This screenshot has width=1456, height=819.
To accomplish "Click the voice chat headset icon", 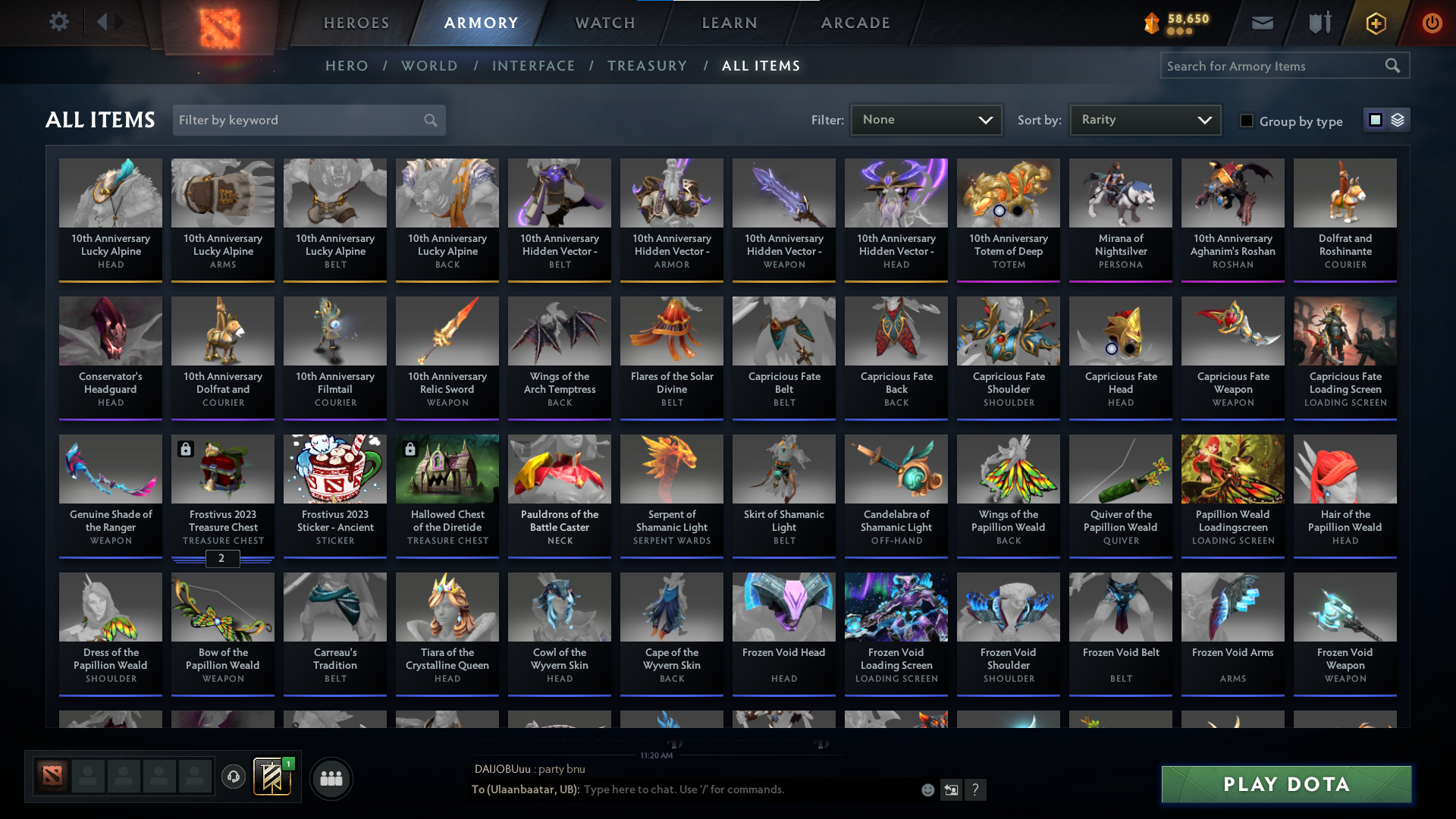I will point(233,778).
